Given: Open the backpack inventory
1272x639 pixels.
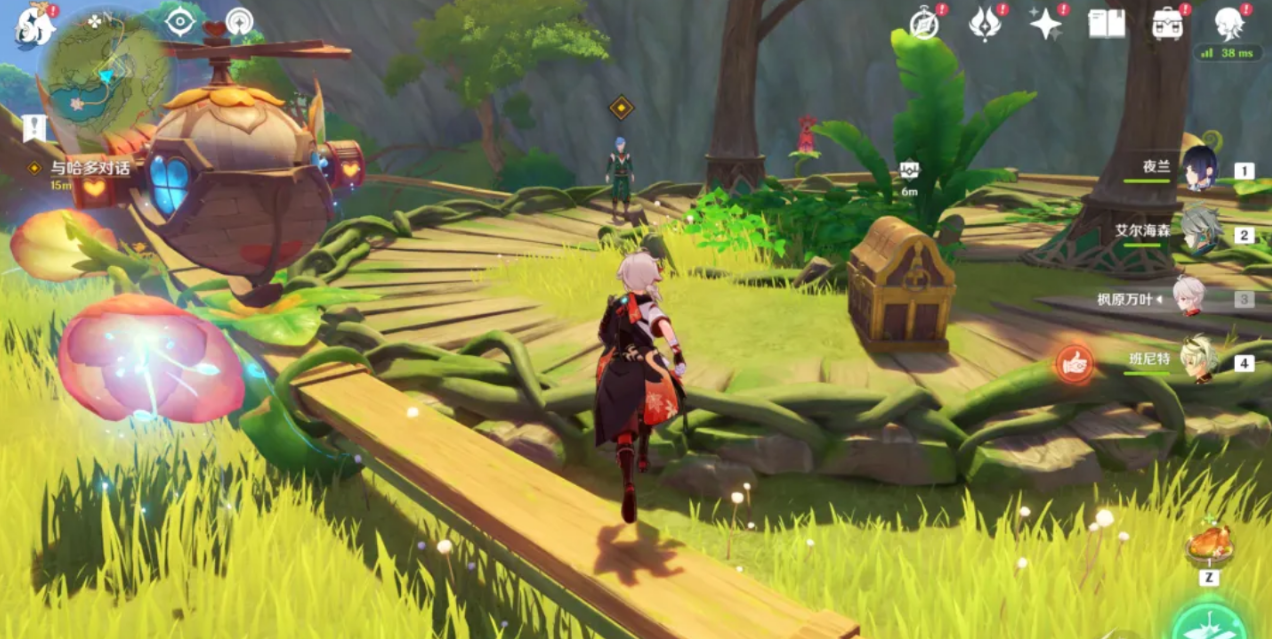Looking at the screenshot, I should point(1167,23).
